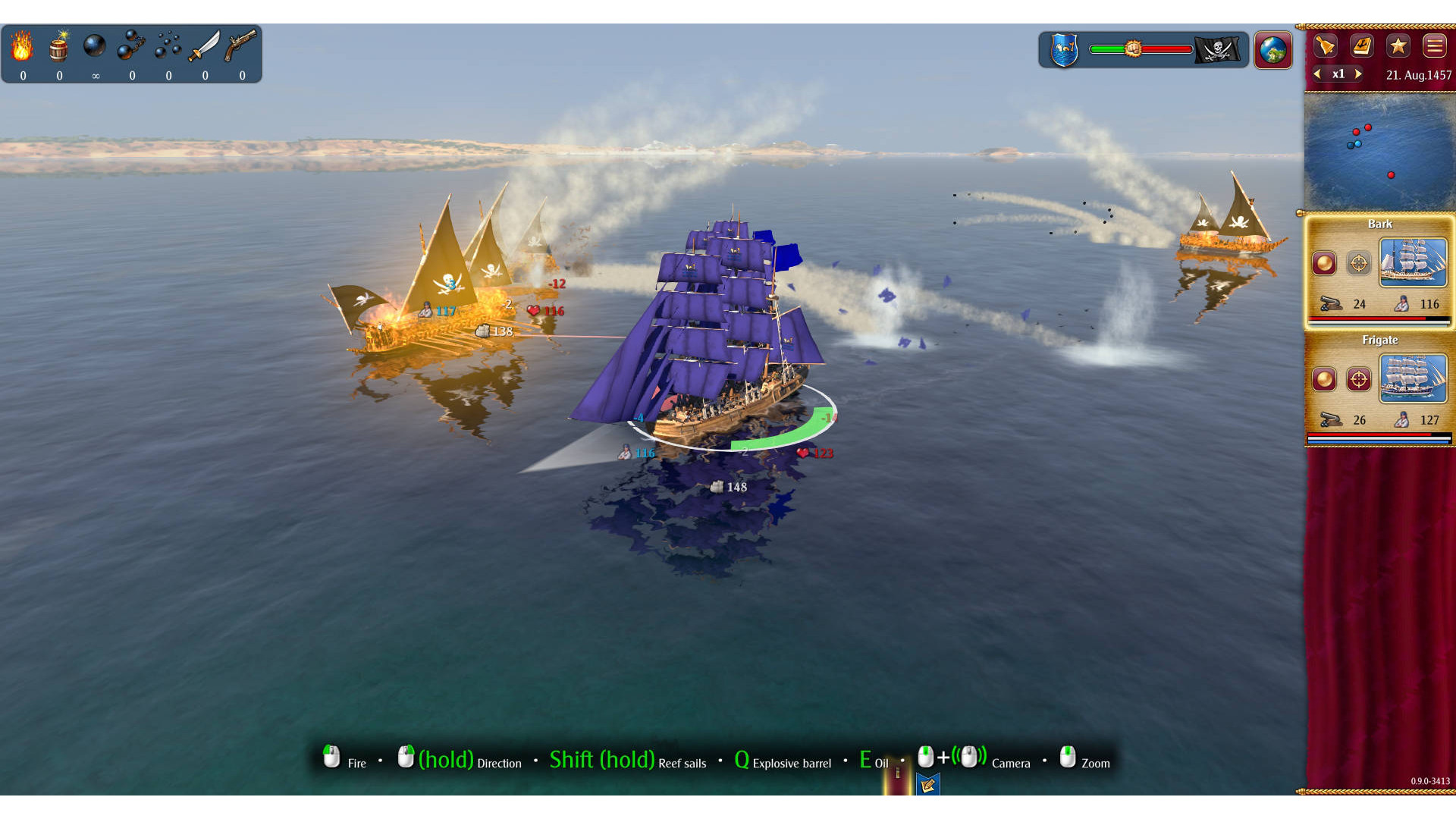The height and width of the screenshot is (819, 1456).
Task: Decrease game speed with left arrow
Action: pos(1318,74)
